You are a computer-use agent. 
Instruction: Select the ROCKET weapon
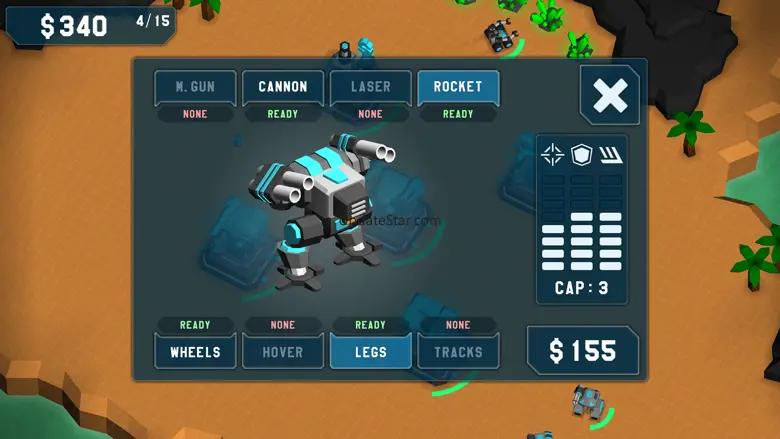(458, 88)
